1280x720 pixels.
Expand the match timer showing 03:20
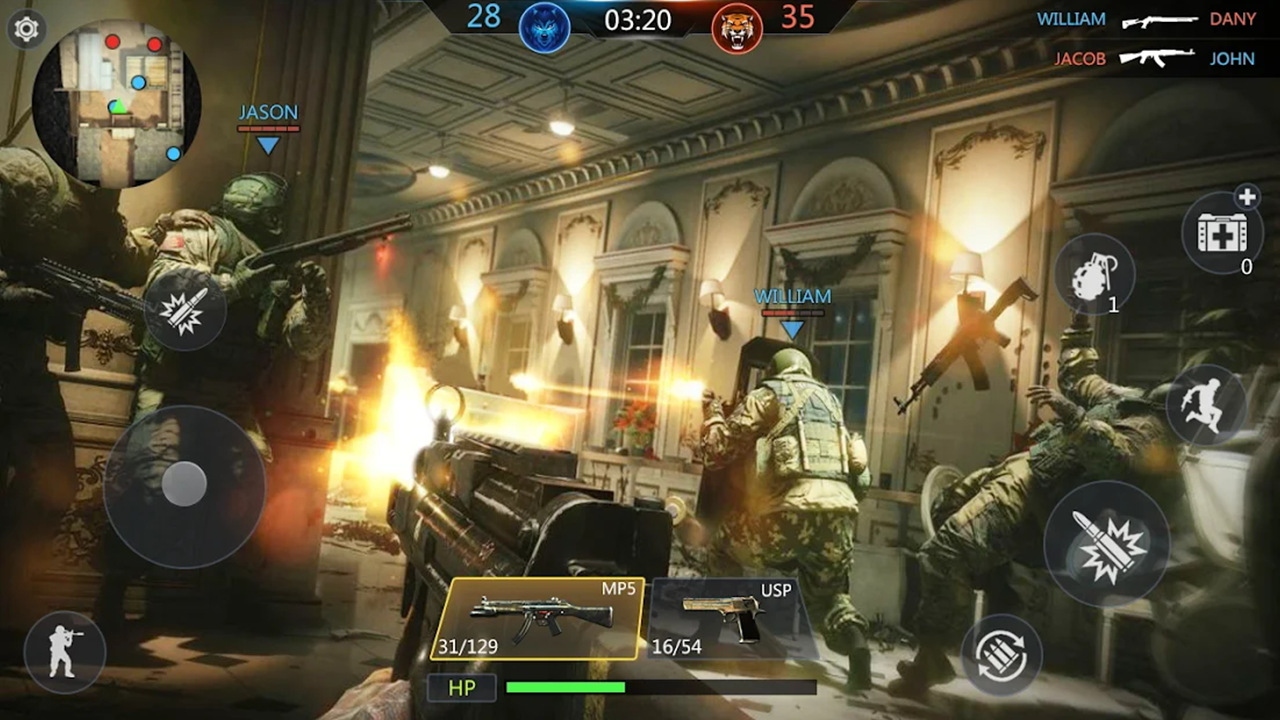[640, 22]
